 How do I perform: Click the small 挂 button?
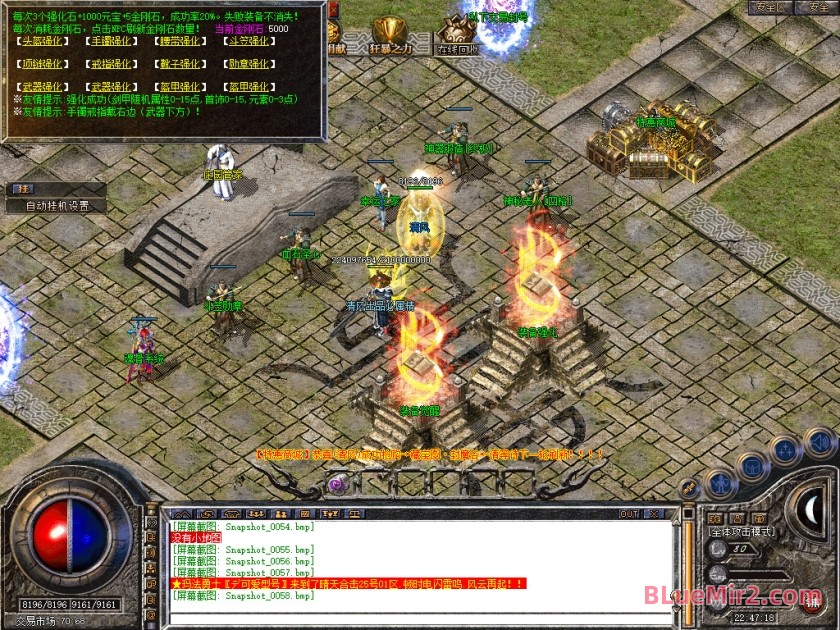(x=21, y=189)
